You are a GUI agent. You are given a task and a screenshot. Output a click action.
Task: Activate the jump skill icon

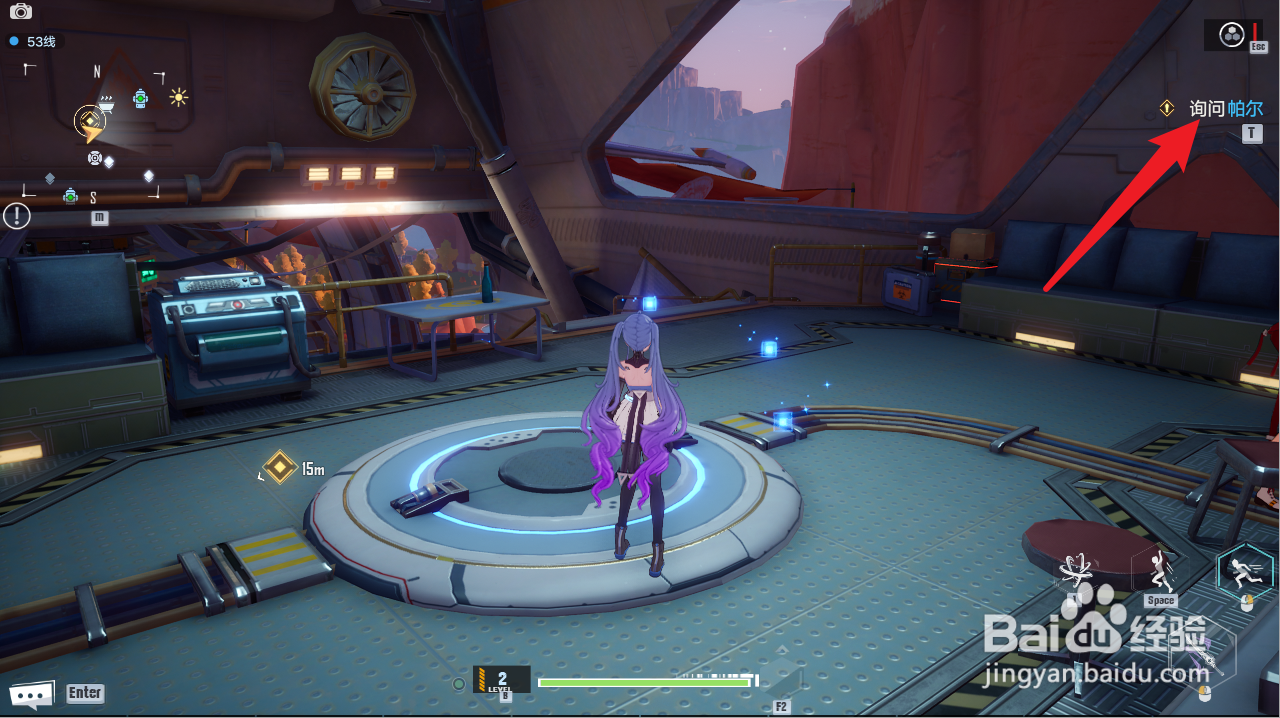coord(1159,572)
